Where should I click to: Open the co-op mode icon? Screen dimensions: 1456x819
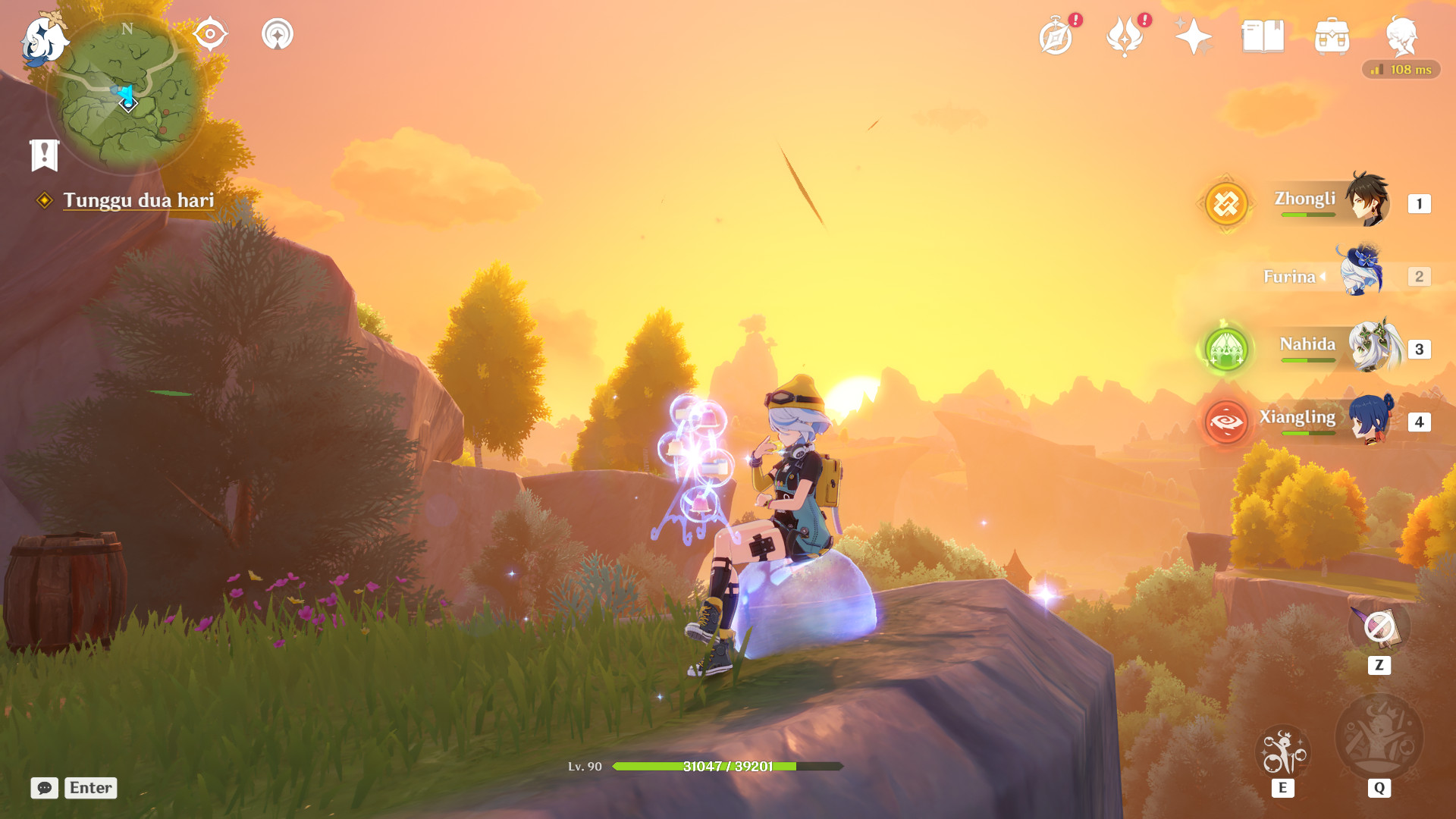click(x=278, y=34)
